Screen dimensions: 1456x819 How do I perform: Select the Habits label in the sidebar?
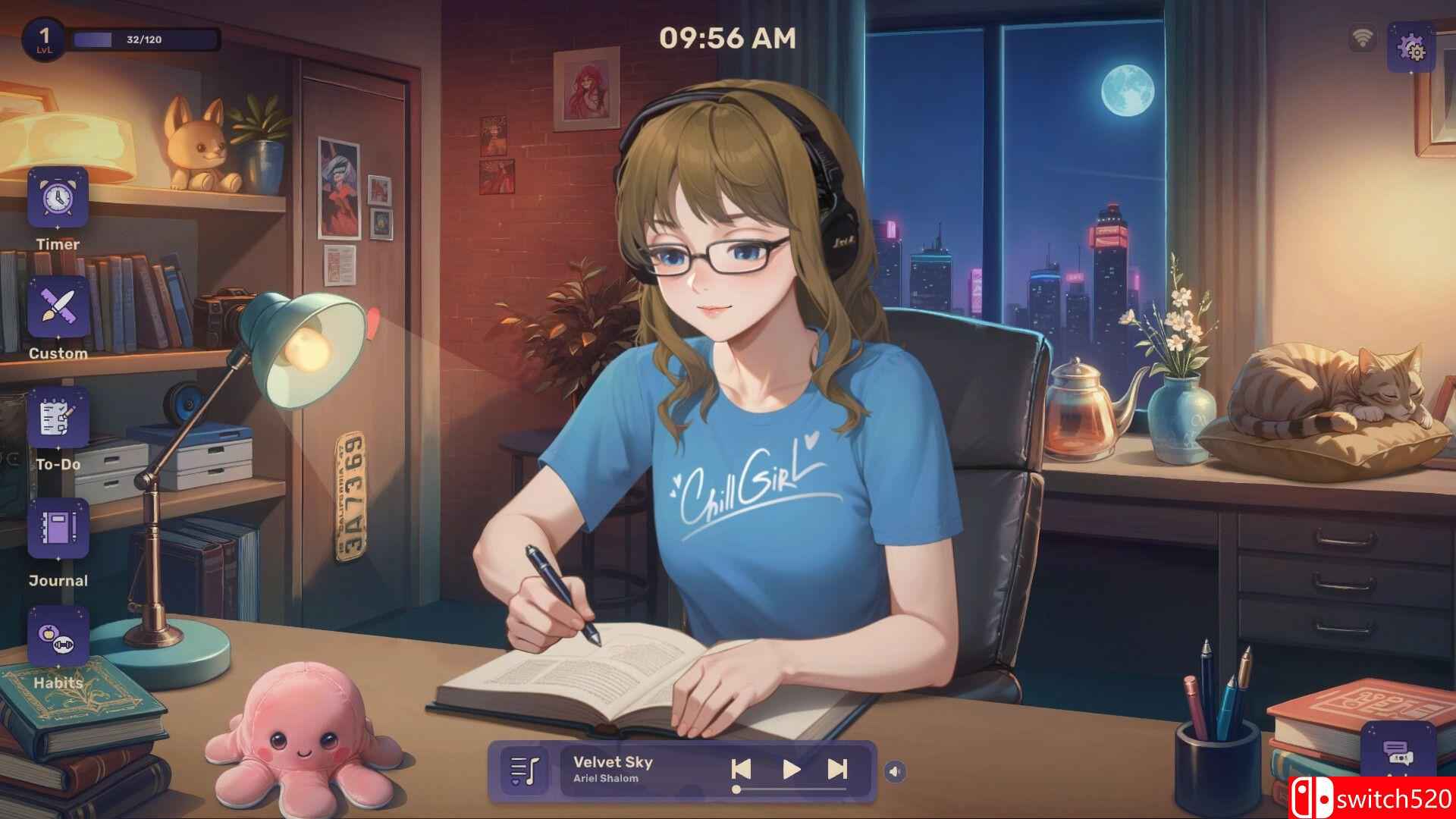point(58,683)
